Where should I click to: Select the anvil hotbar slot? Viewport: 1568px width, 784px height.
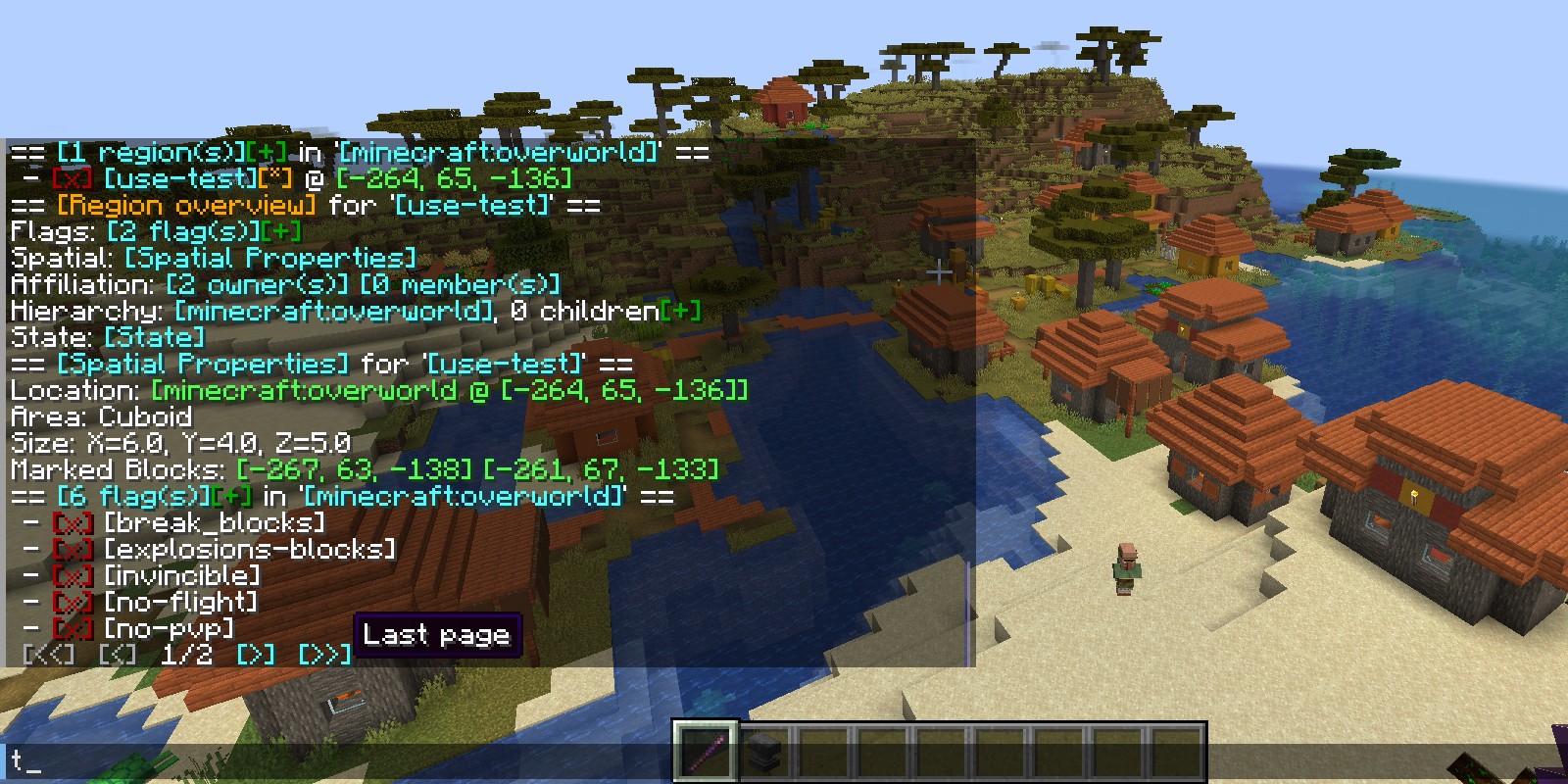point(764,754)
